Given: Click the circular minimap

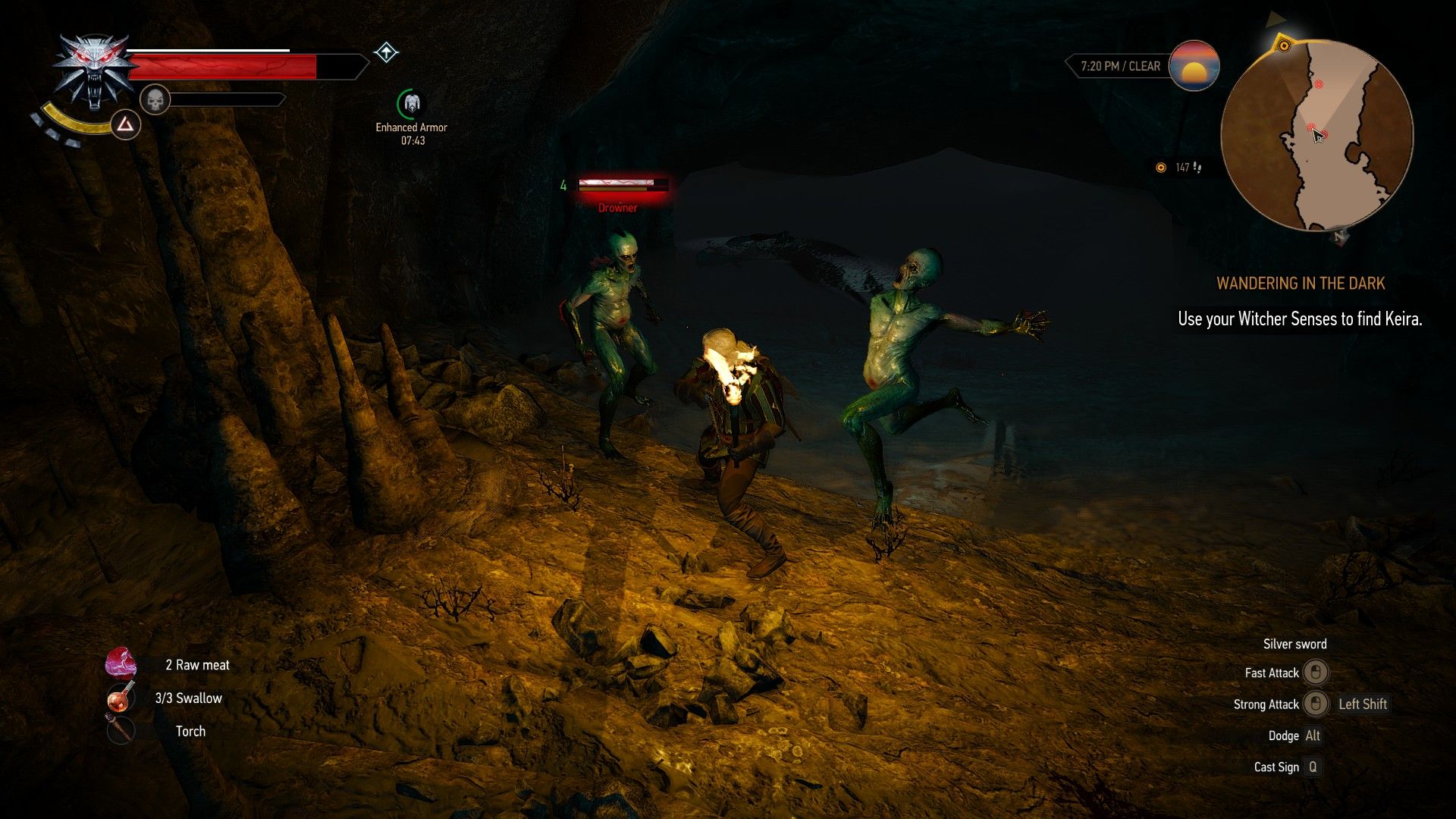Looking at the screenshot, I should point(1316,135).
